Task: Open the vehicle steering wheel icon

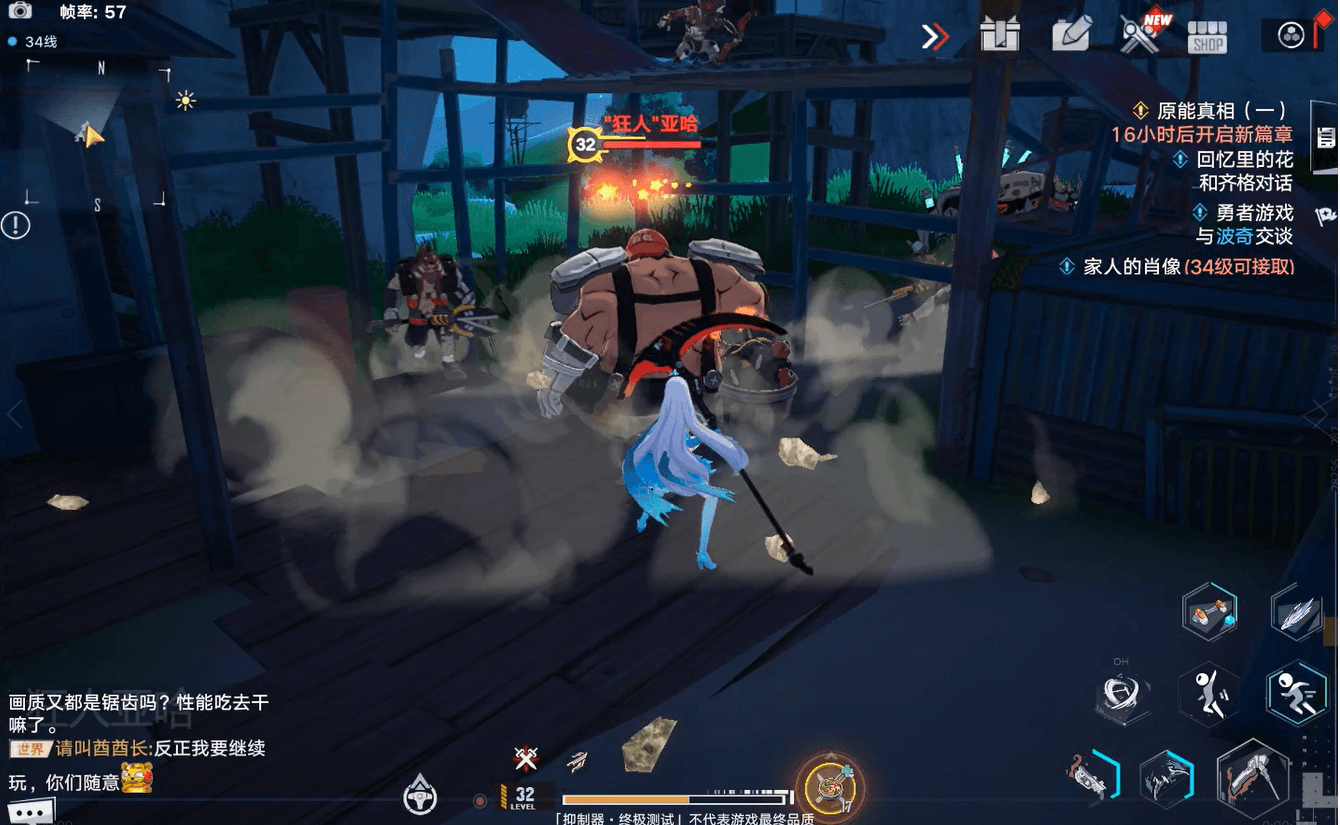Action: coord(420,797)
